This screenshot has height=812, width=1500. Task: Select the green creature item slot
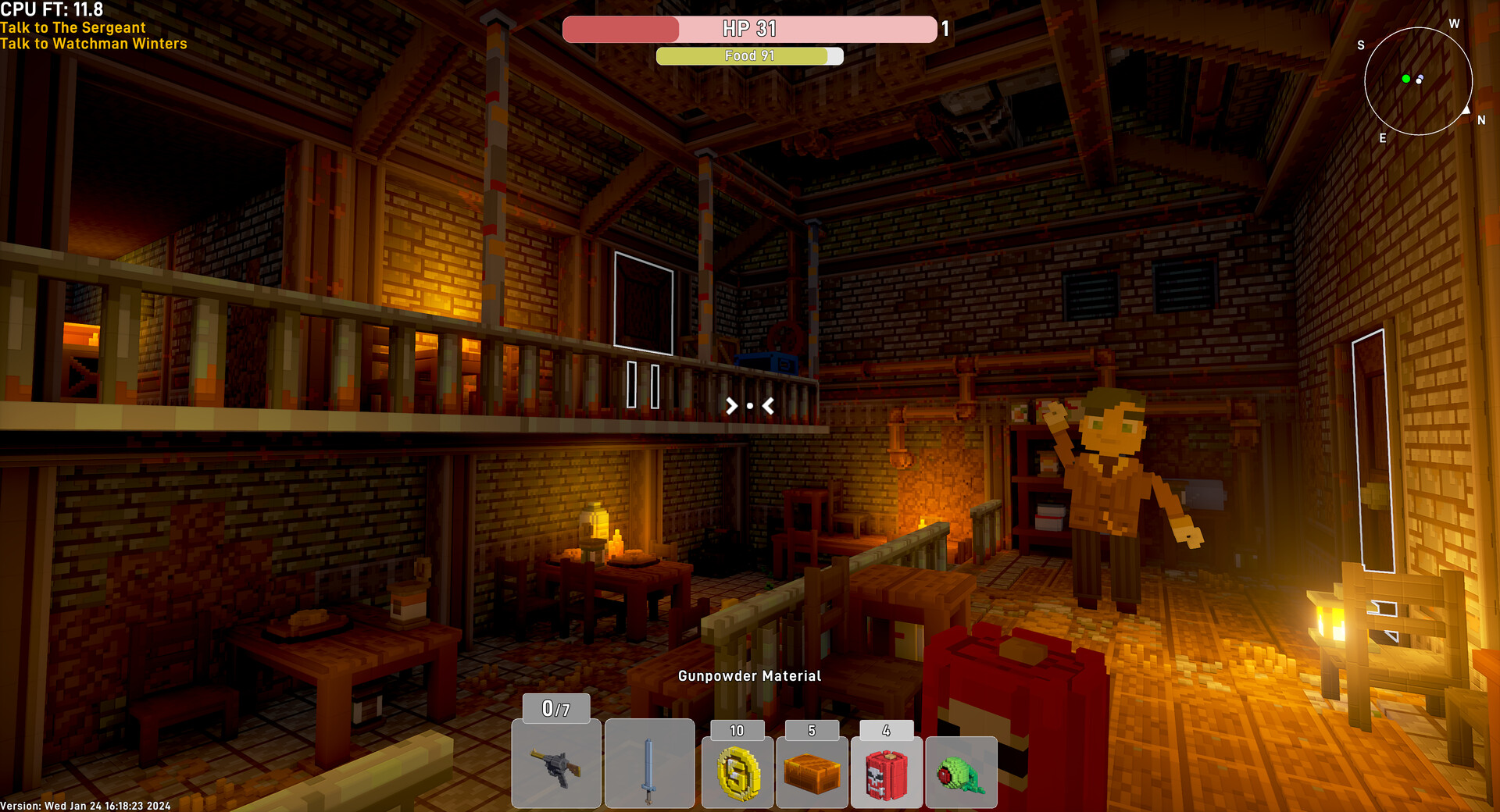pyautogui.click(x=960, y=773)
